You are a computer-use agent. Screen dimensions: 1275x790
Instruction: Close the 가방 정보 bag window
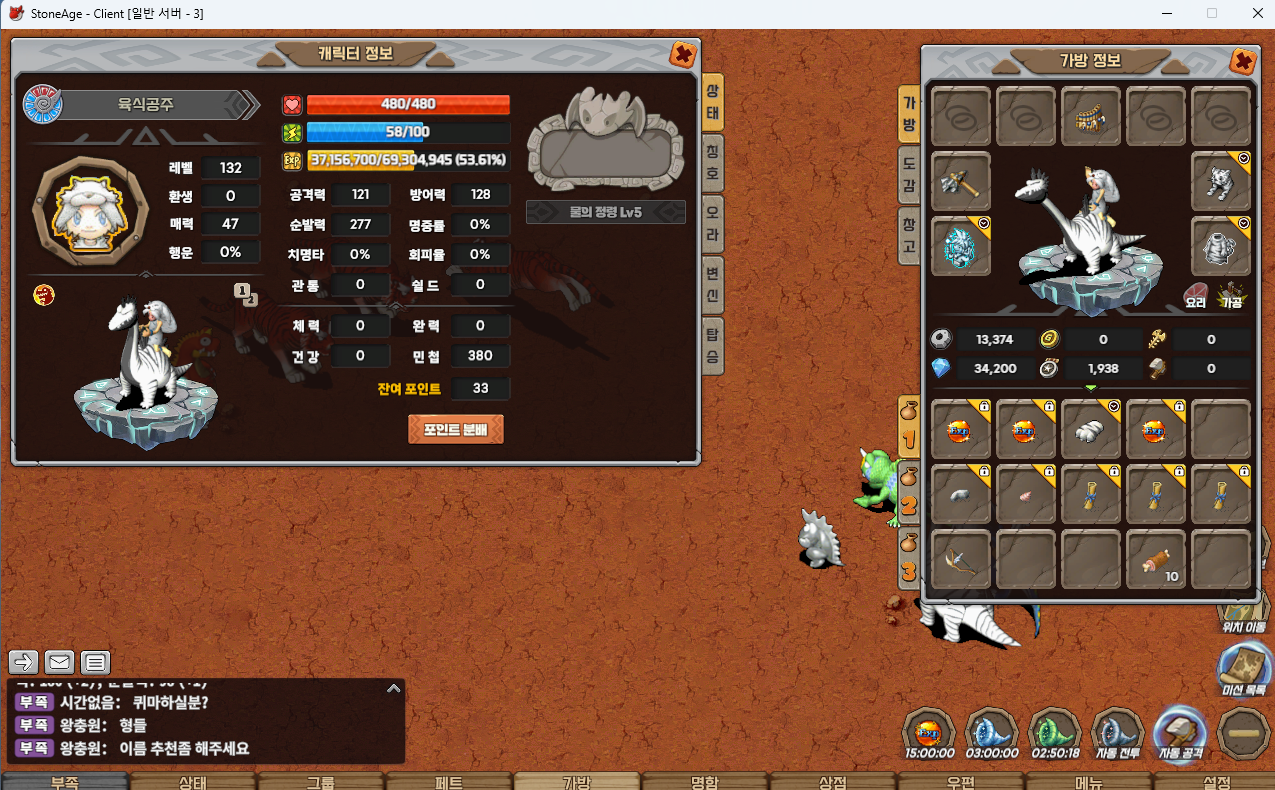[1243, 62]
